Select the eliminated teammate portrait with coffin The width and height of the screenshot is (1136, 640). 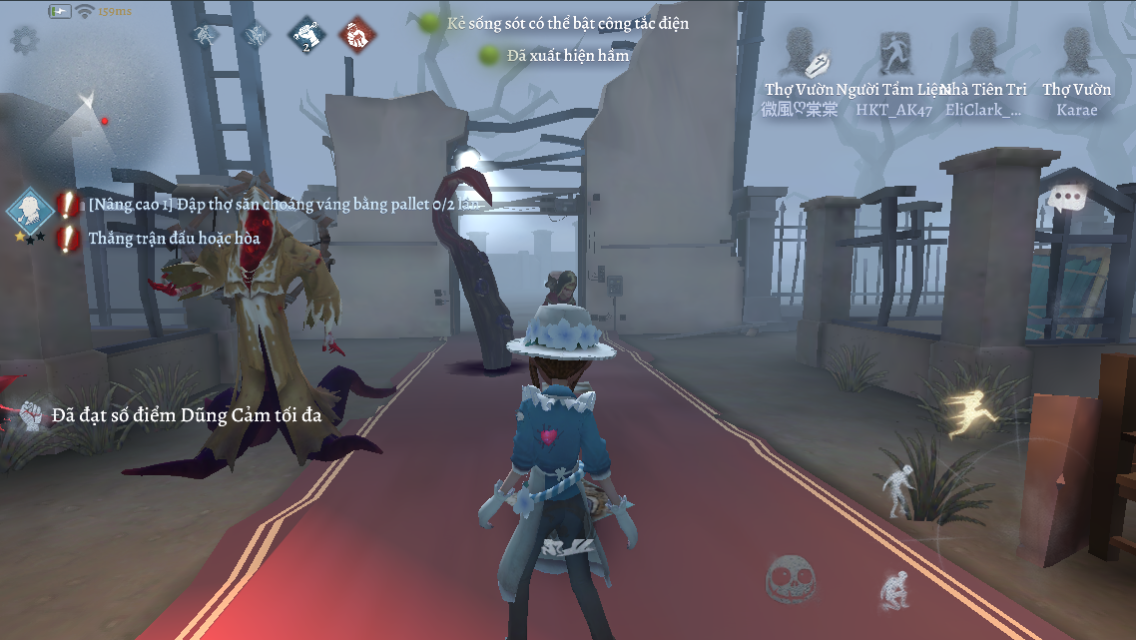(799, 55)
